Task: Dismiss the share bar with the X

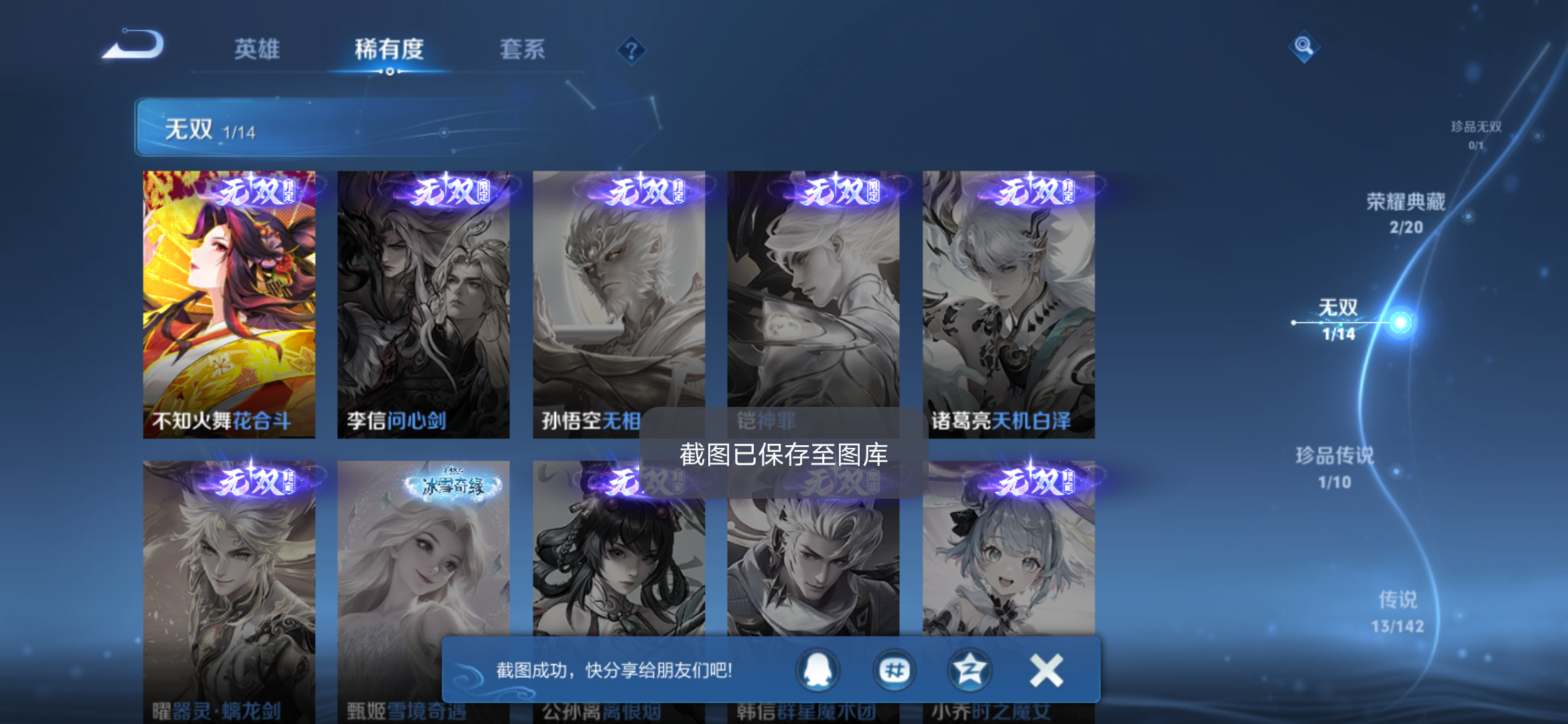Action: (1045, 669)
